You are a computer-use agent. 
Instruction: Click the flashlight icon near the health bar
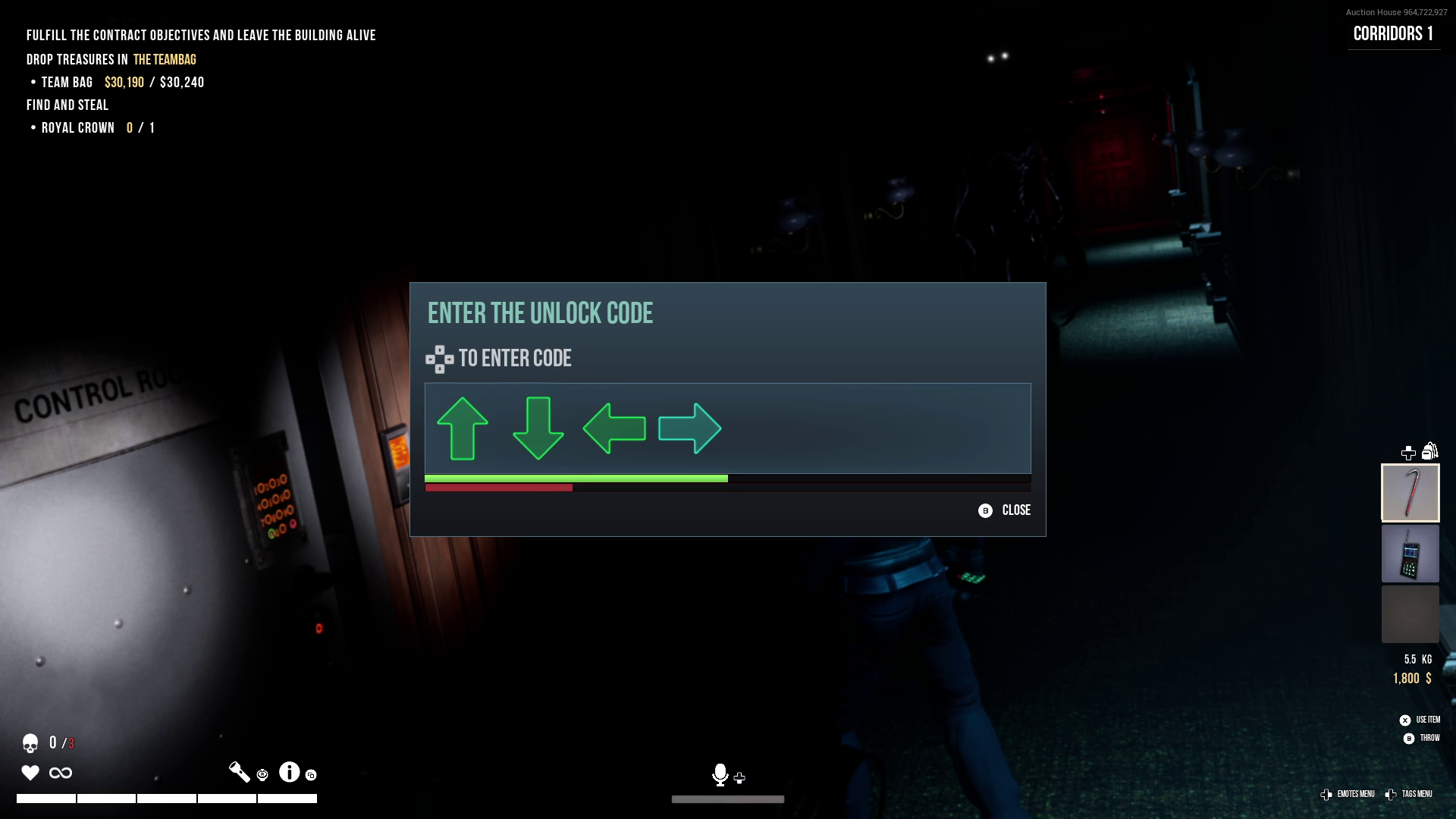(x=239, y=771)
